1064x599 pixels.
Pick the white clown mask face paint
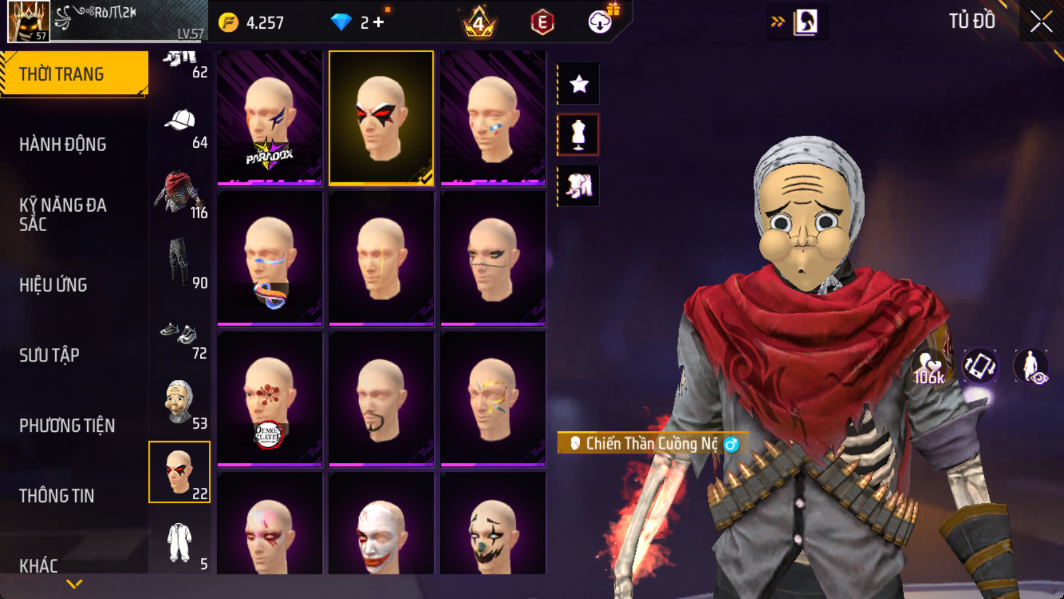(x=381, y=525)
